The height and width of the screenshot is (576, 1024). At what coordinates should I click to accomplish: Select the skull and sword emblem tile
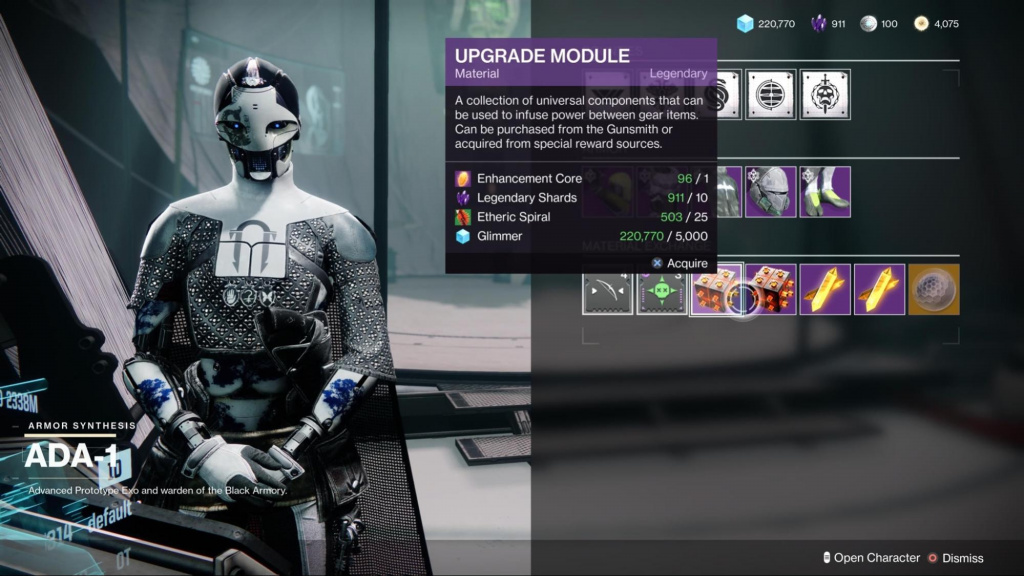click(x=825, y=95)
